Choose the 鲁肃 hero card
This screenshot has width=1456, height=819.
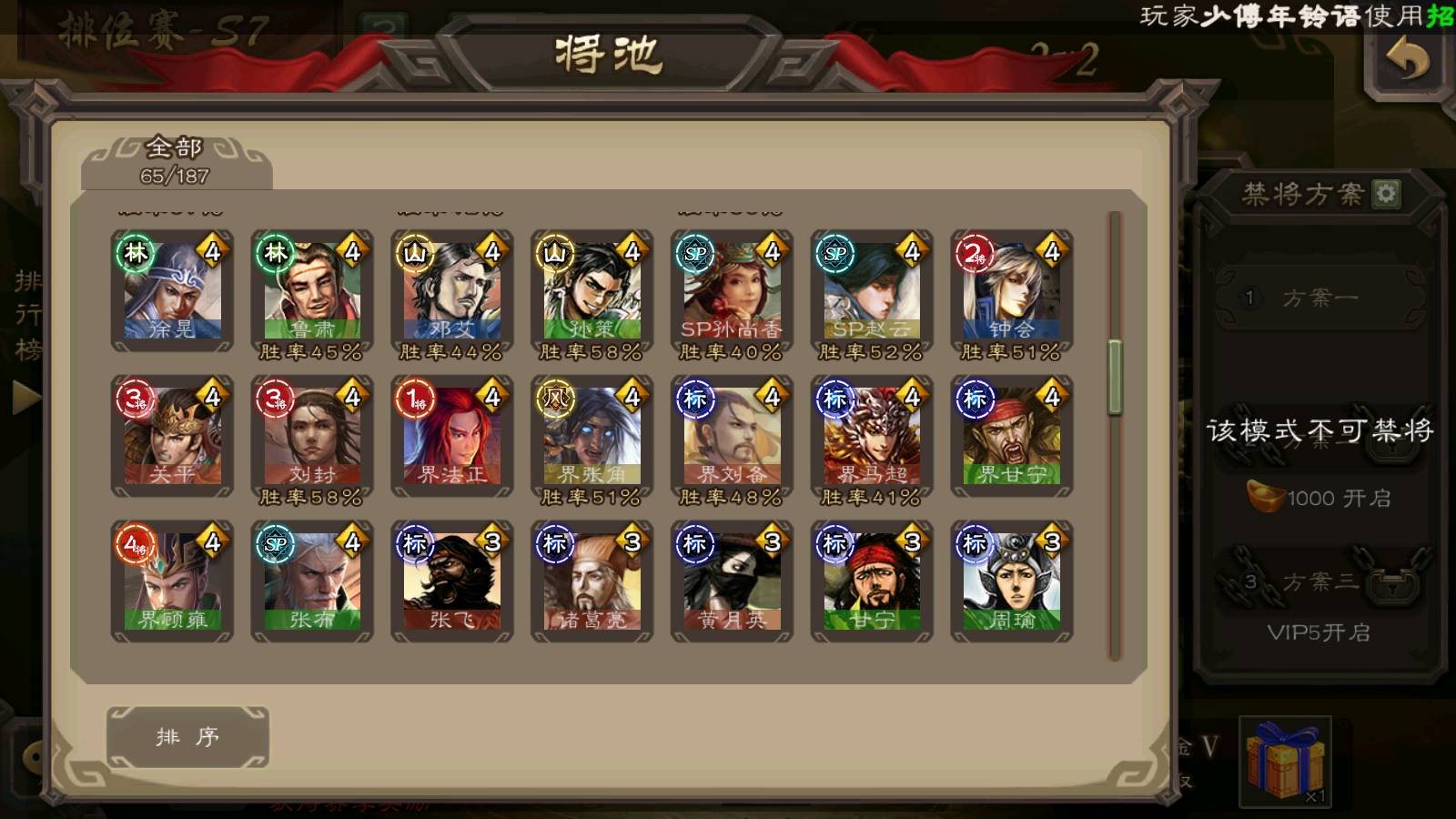(x=312, y=291)
